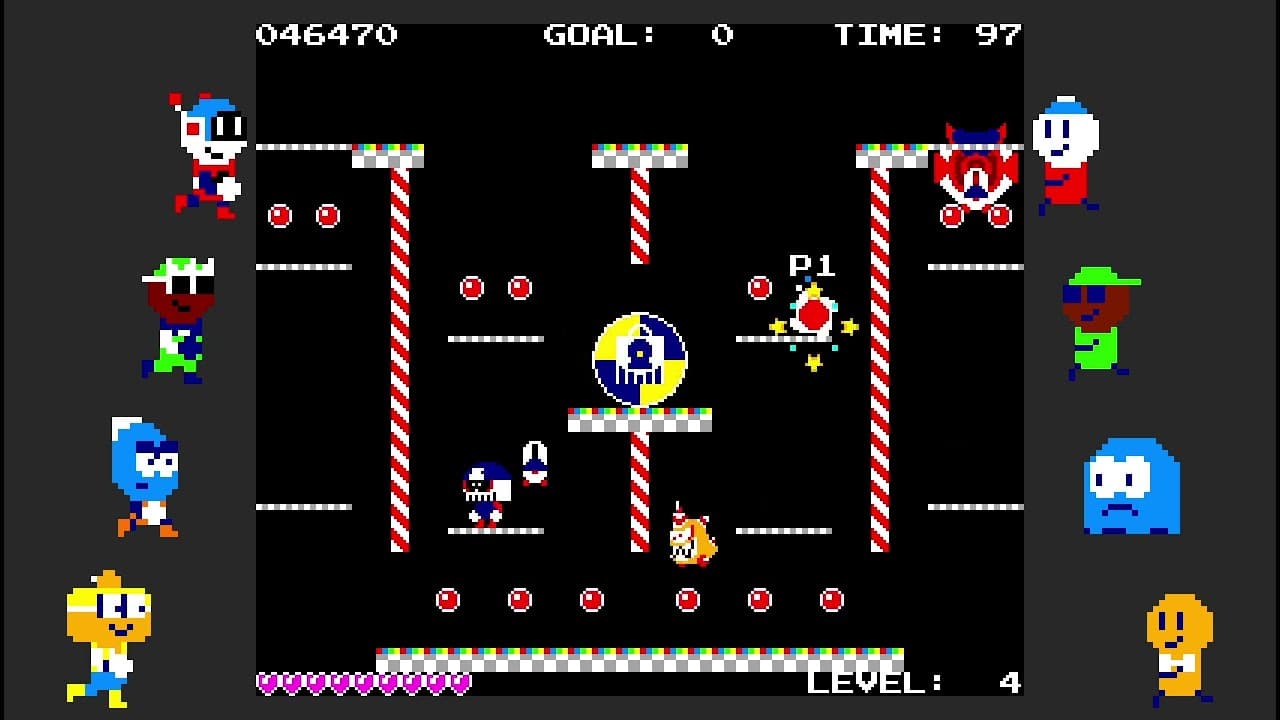Click the first pink heart in the life meter
This screenshot has width=1280, height=720.
(267, 684)
